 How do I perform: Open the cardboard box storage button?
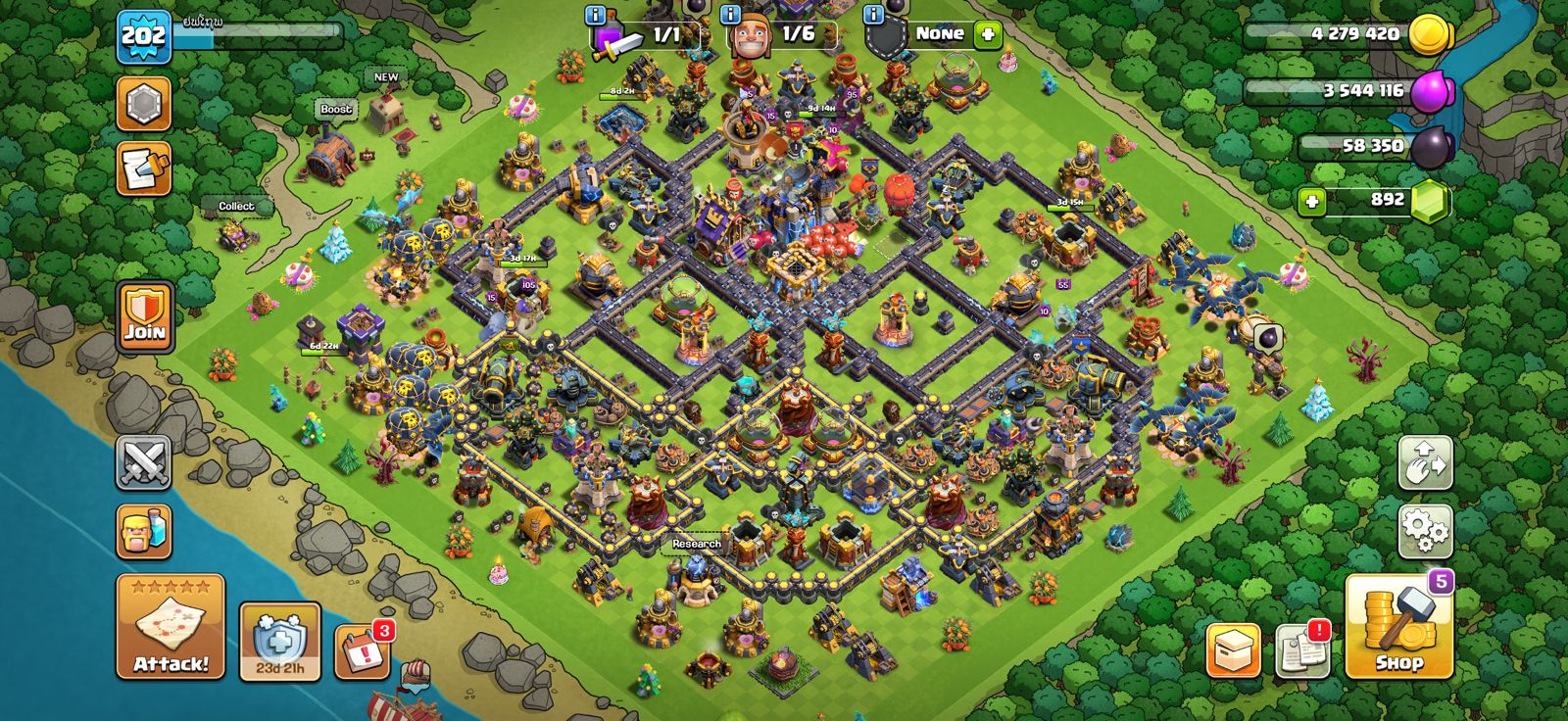coord(1233,650)
